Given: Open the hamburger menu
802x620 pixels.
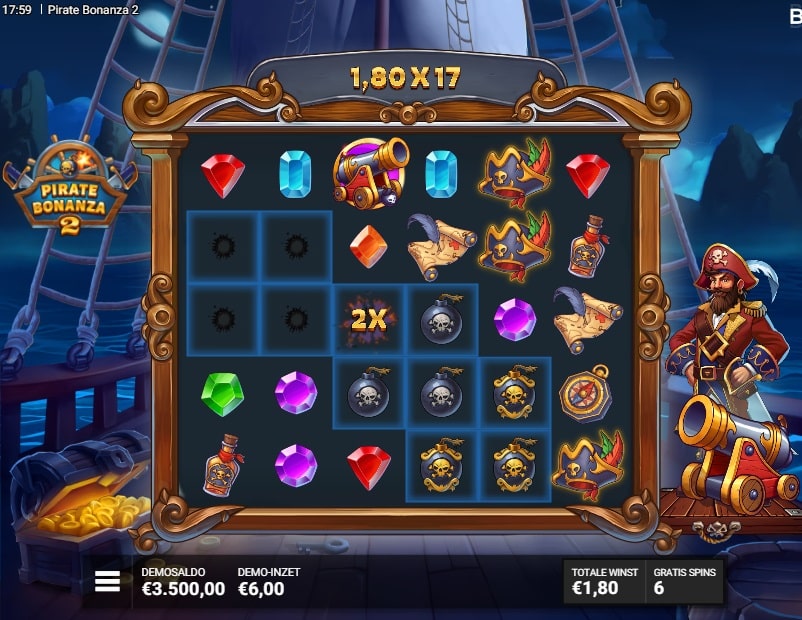Looking at the screenshot, I should [x=107, y=581].
